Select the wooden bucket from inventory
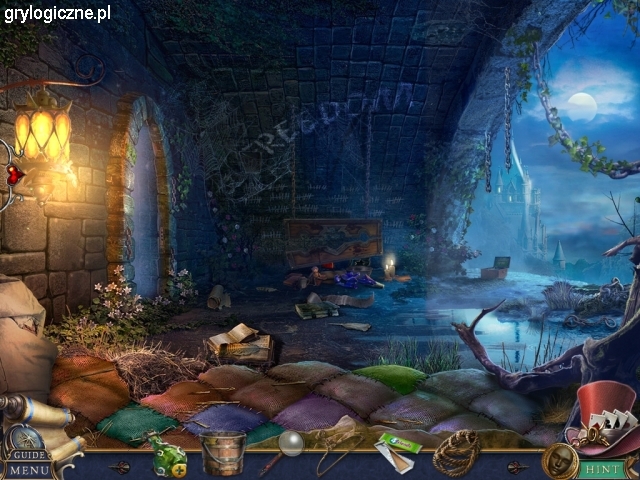Image resolution: width=640 pixels, height=480 pixels. [x=223, y=453]
